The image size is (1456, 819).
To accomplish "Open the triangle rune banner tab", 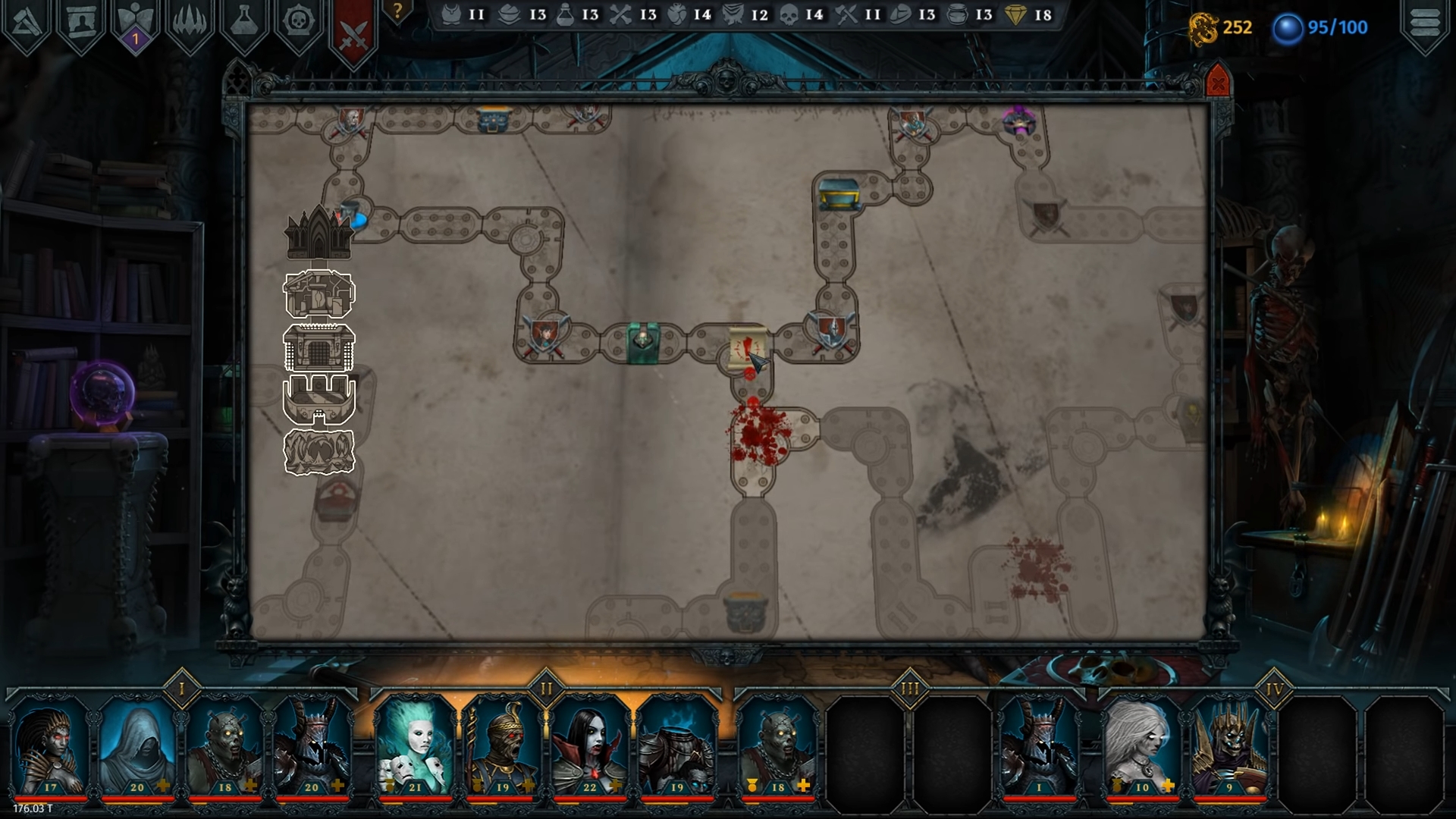I will [27, 24].
